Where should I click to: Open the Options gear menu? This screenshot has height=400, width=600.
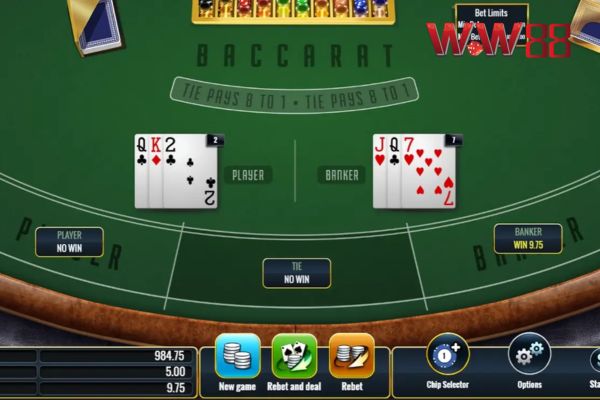click(529, 356)
